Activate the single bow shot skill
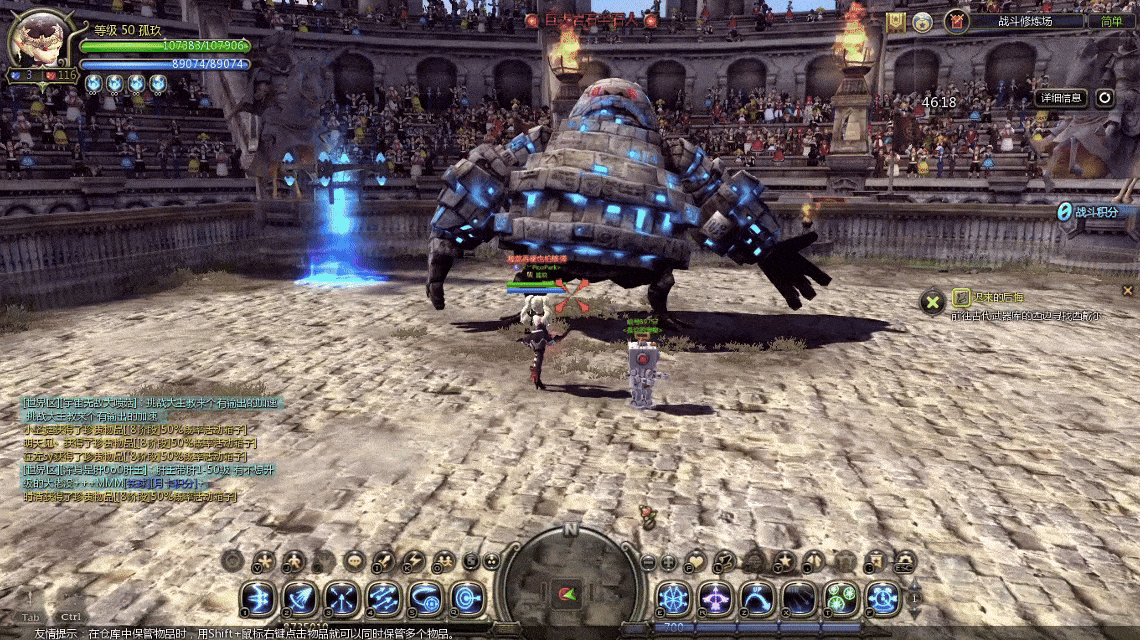Screen dimensions: 1140x640 coord(258,599)
